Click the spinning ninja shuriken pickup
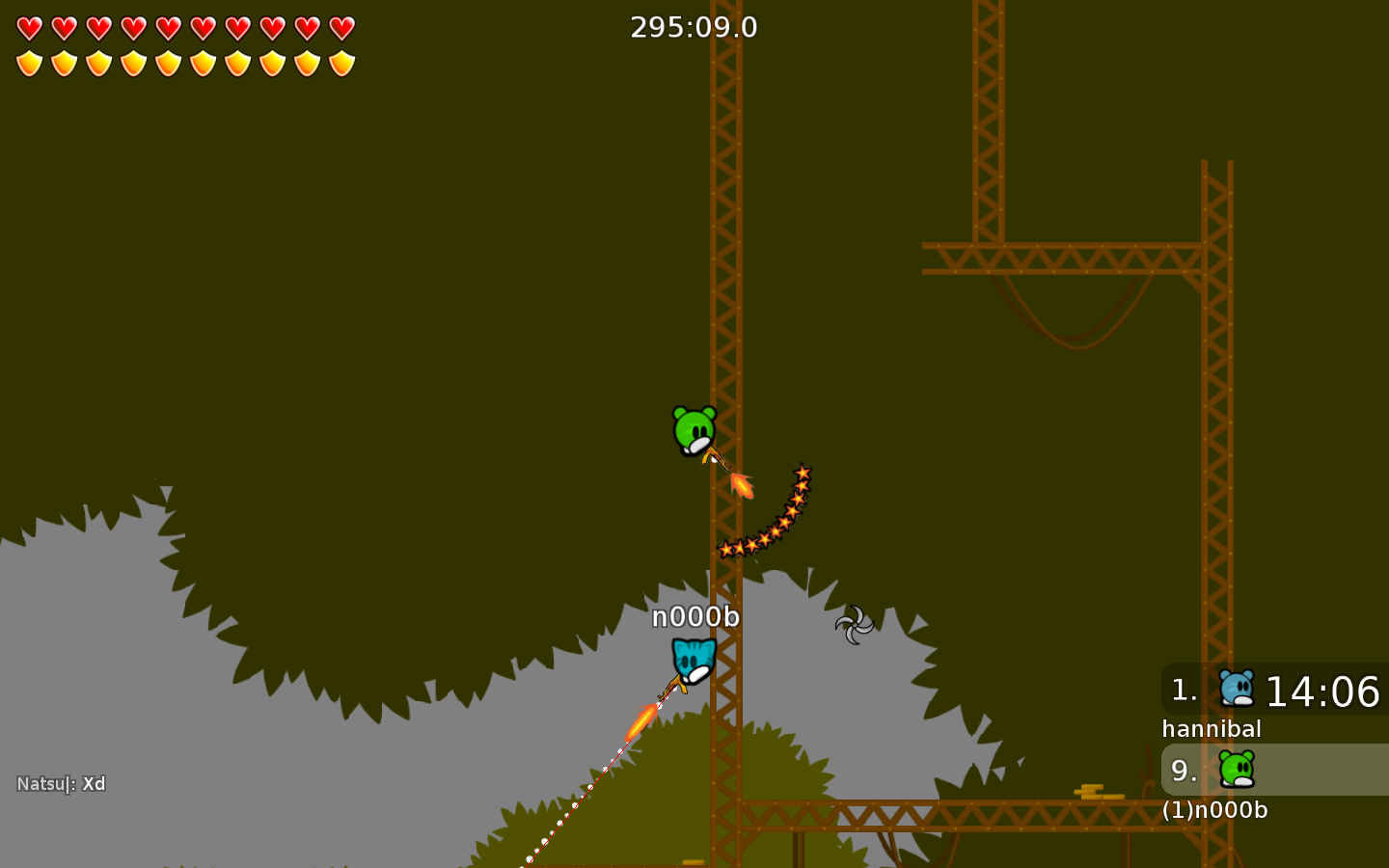The height and width of the screenshot is (868, 1389). click(853, 627)
